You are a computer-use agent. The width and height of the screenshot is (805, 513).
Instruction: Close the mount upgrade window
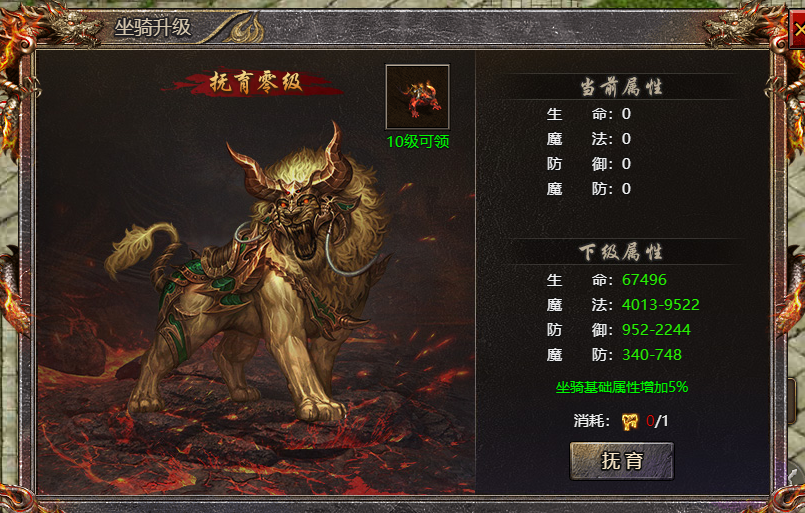coord(797,29)
